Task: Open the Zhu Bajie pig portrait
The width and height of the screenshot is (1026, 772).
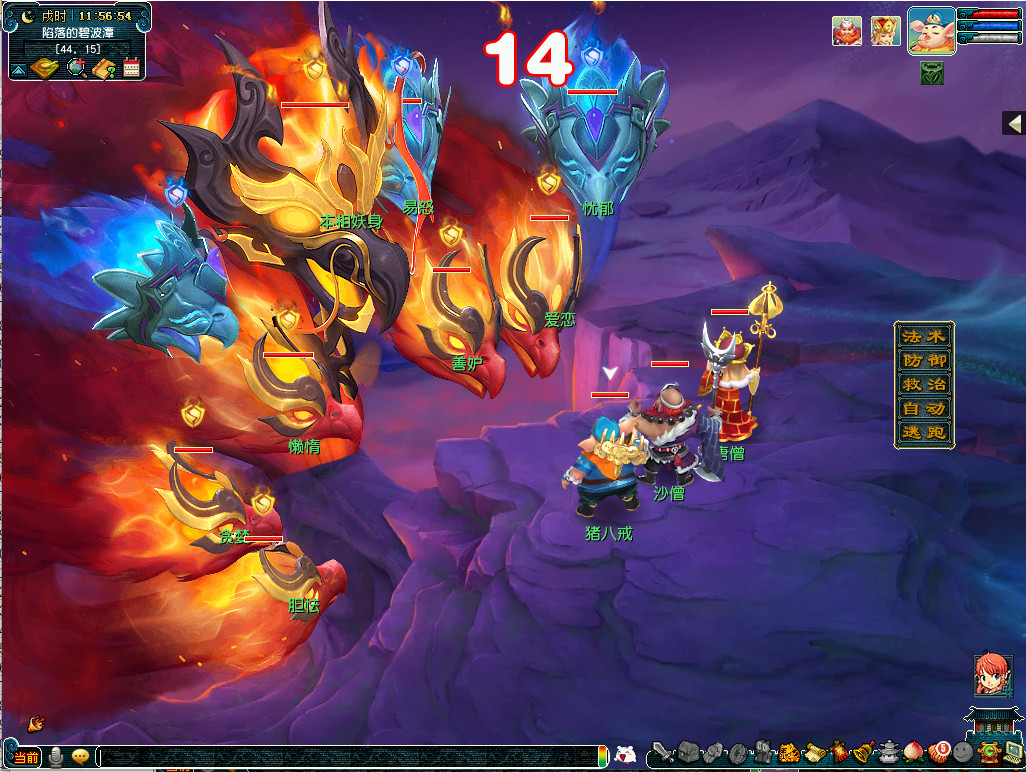Action: tap(930, 30)
